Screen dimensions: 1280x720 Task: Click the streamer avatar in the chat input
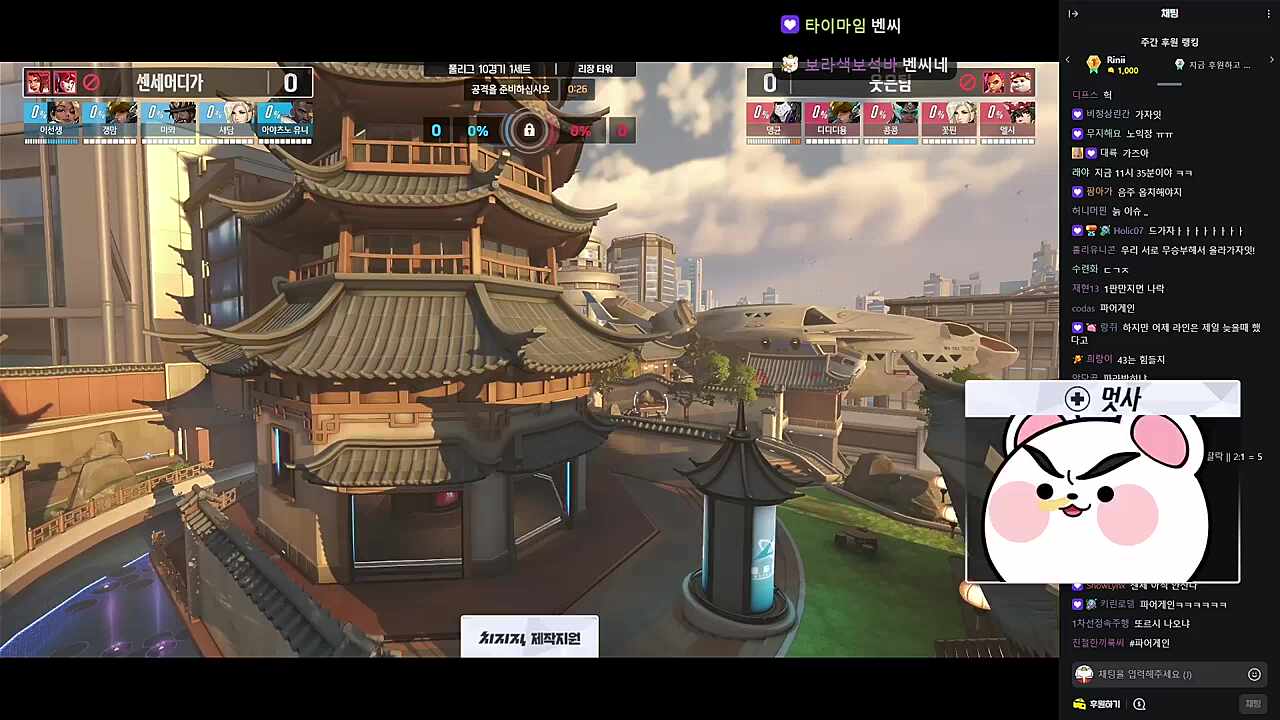1085,674
